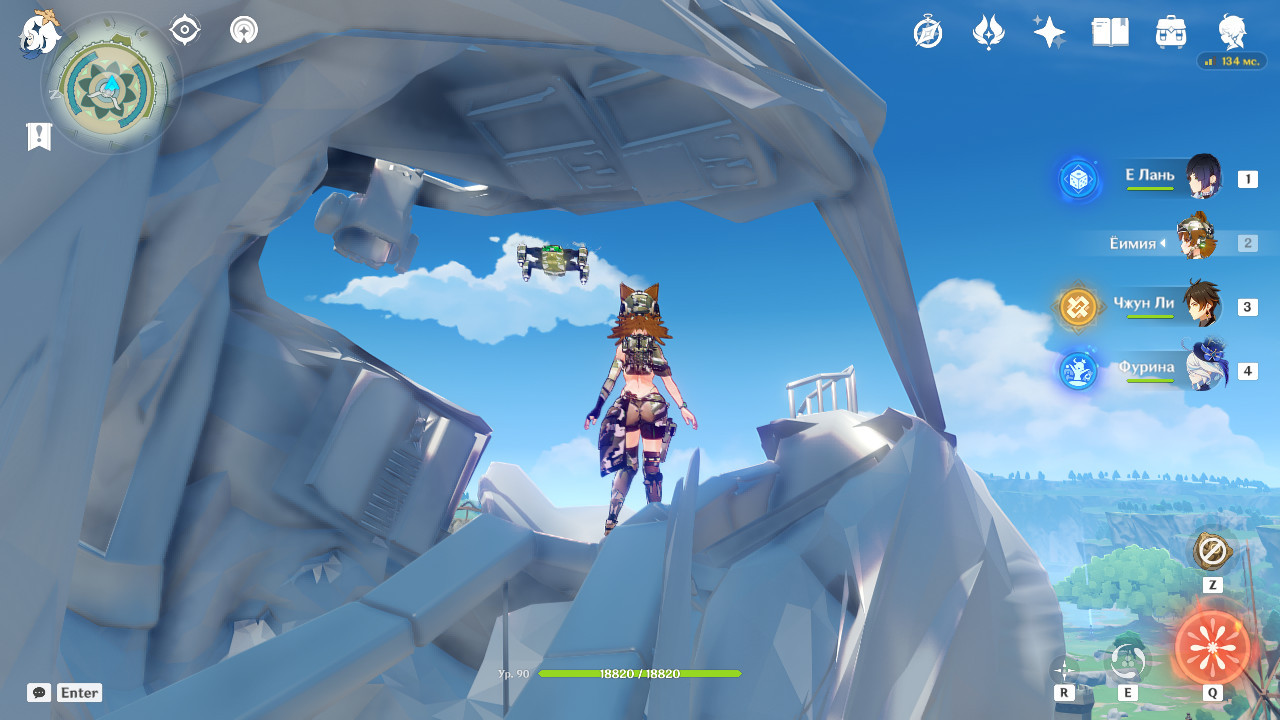Open the Battle Pass wings icon

click(988, 32)
